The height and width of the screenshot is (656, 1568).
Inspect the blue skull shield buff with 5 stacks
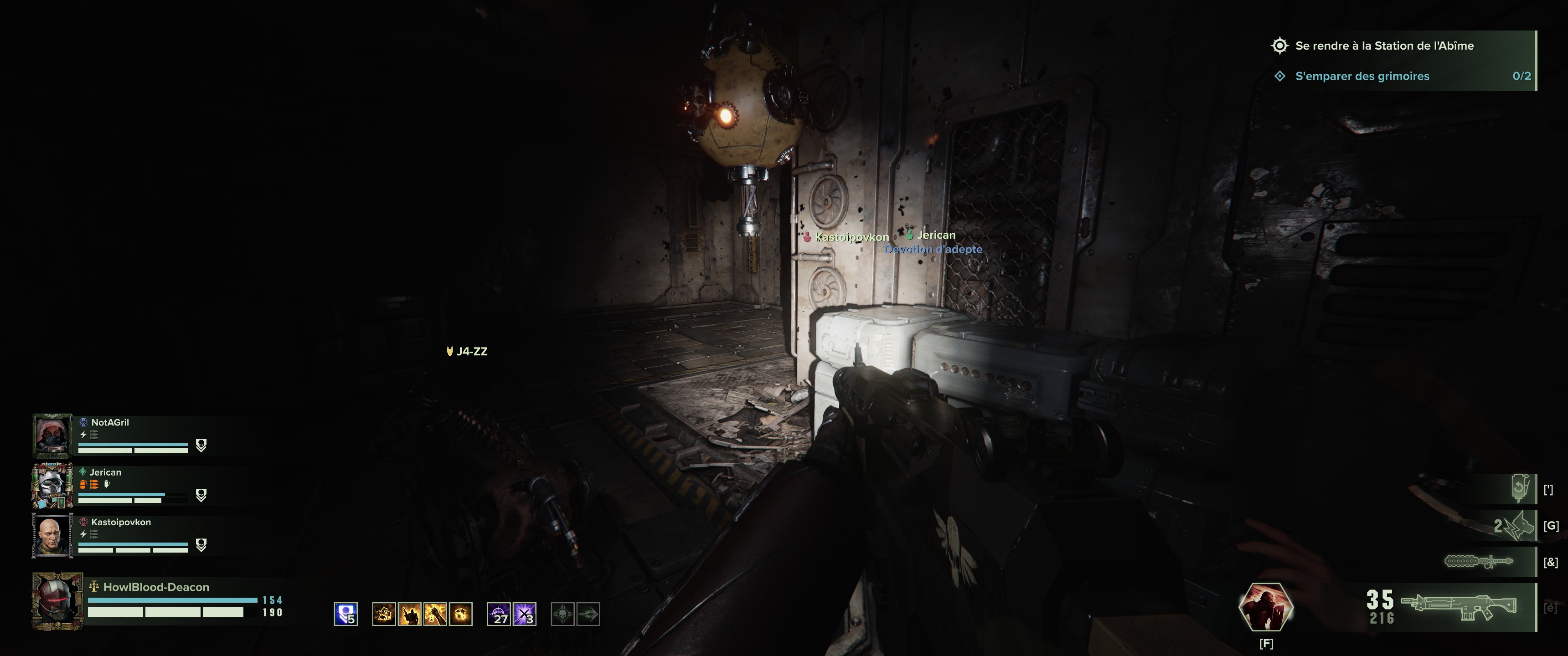(x=346, y=614)
